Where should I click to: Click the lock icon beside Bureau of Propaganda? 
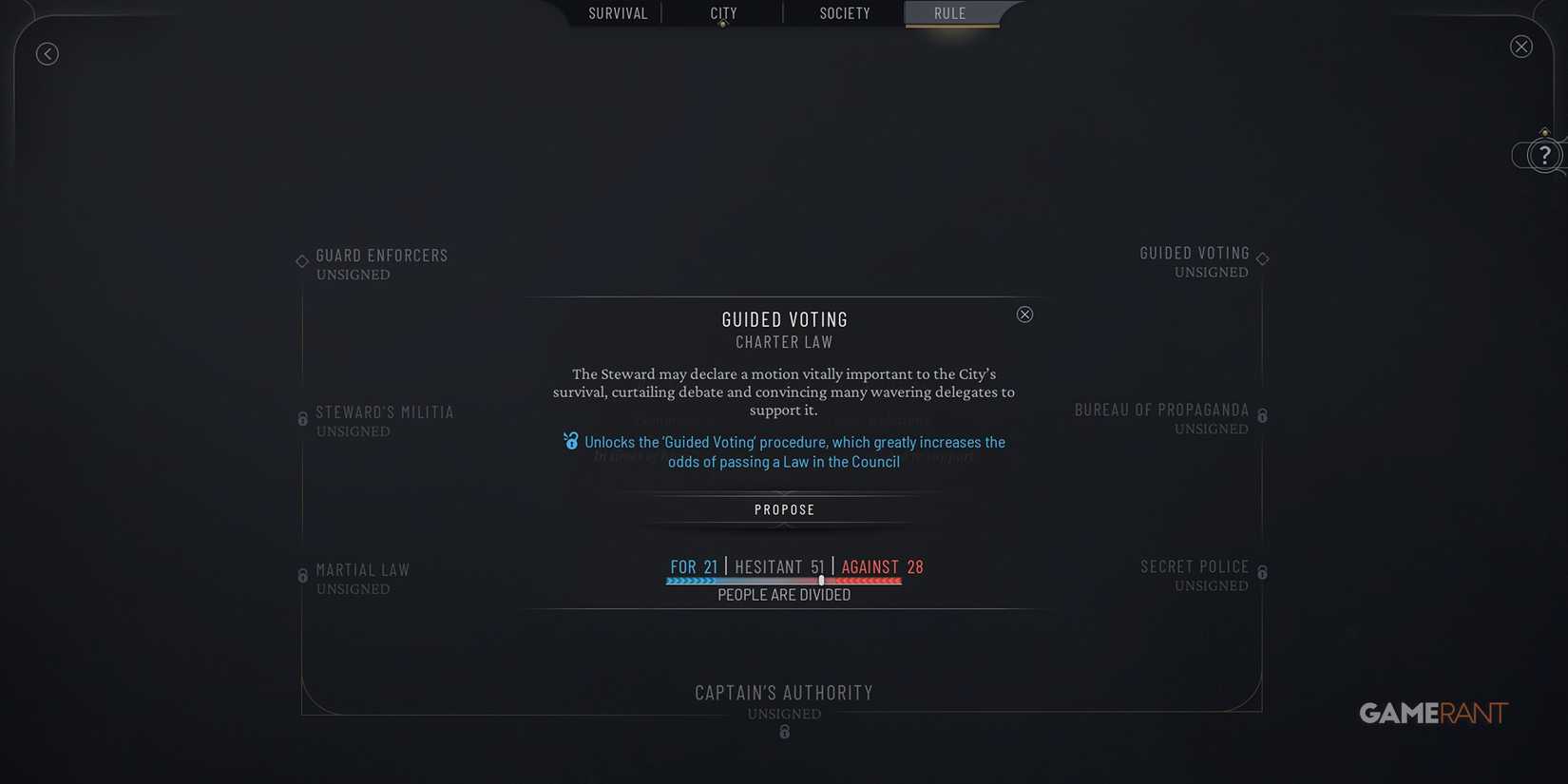pyautogui.click(x=1262, y=415)
